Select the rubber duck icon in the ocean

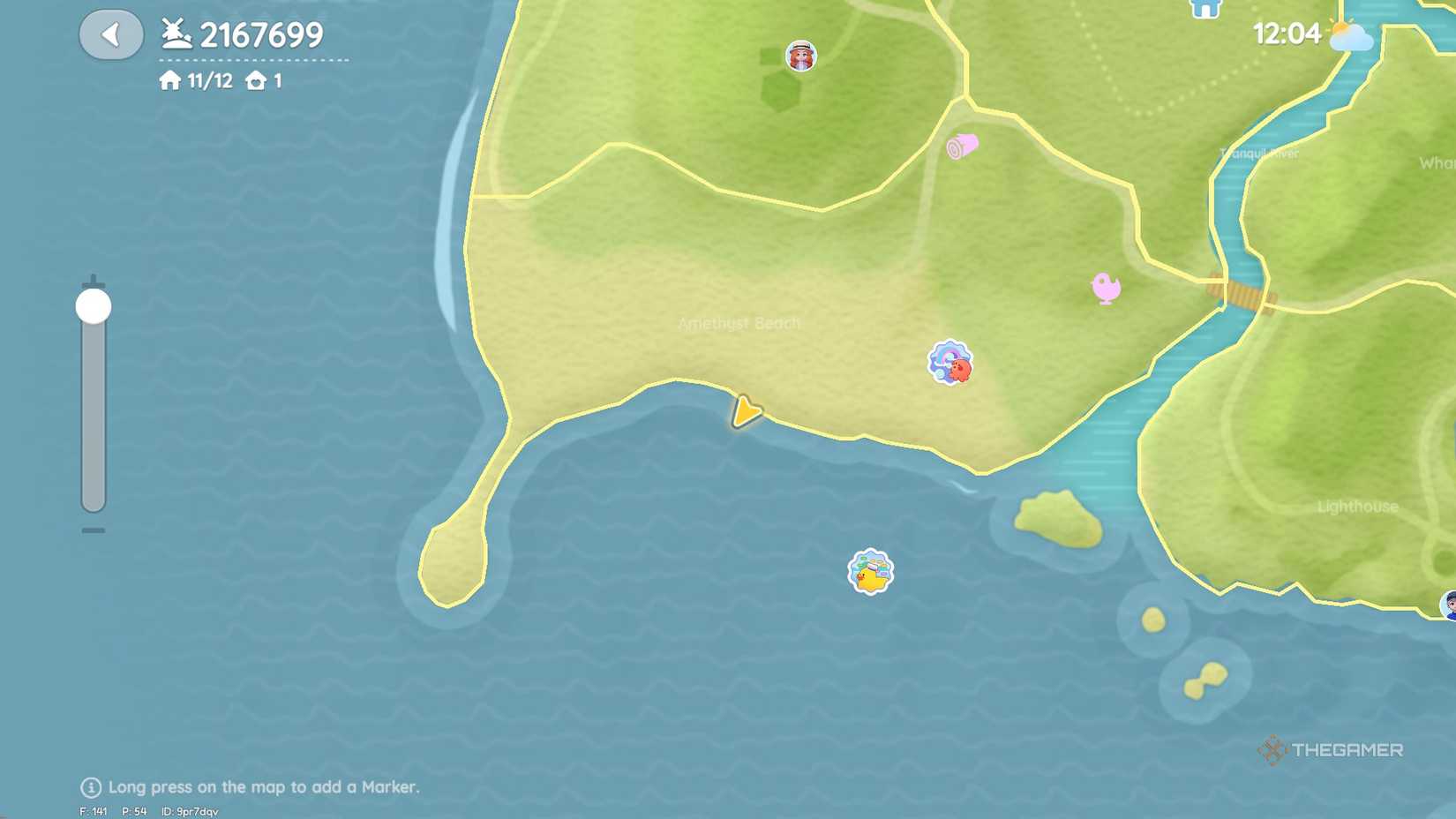(869, 574)
